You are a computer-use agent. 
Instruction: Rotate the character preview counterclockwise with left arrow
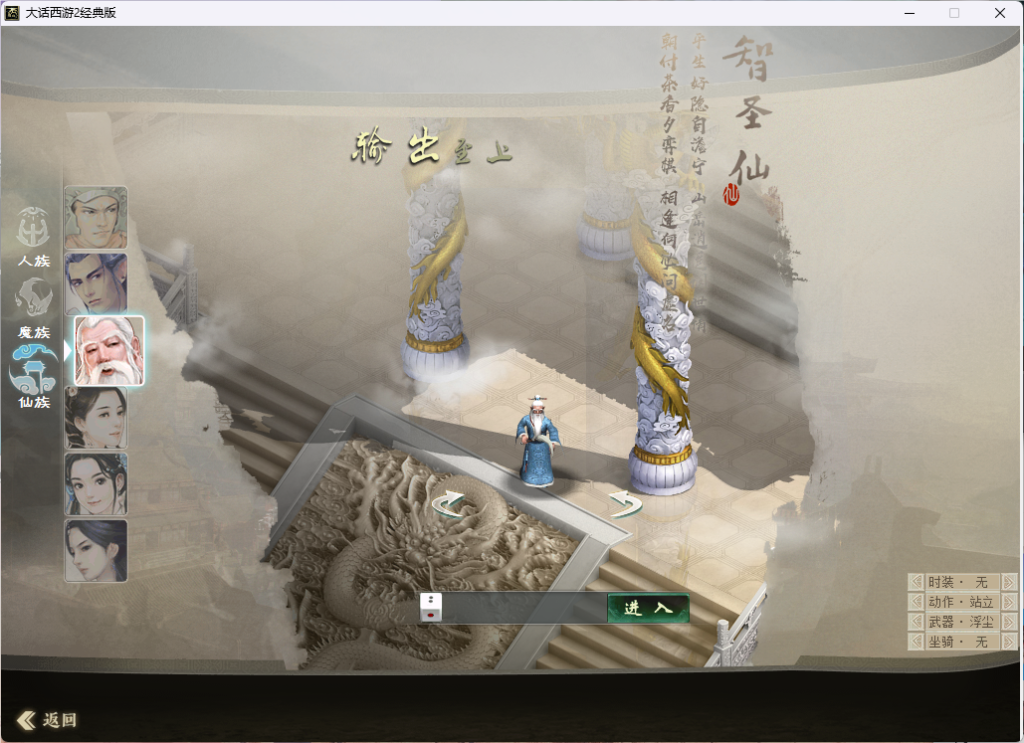(449, 503)
